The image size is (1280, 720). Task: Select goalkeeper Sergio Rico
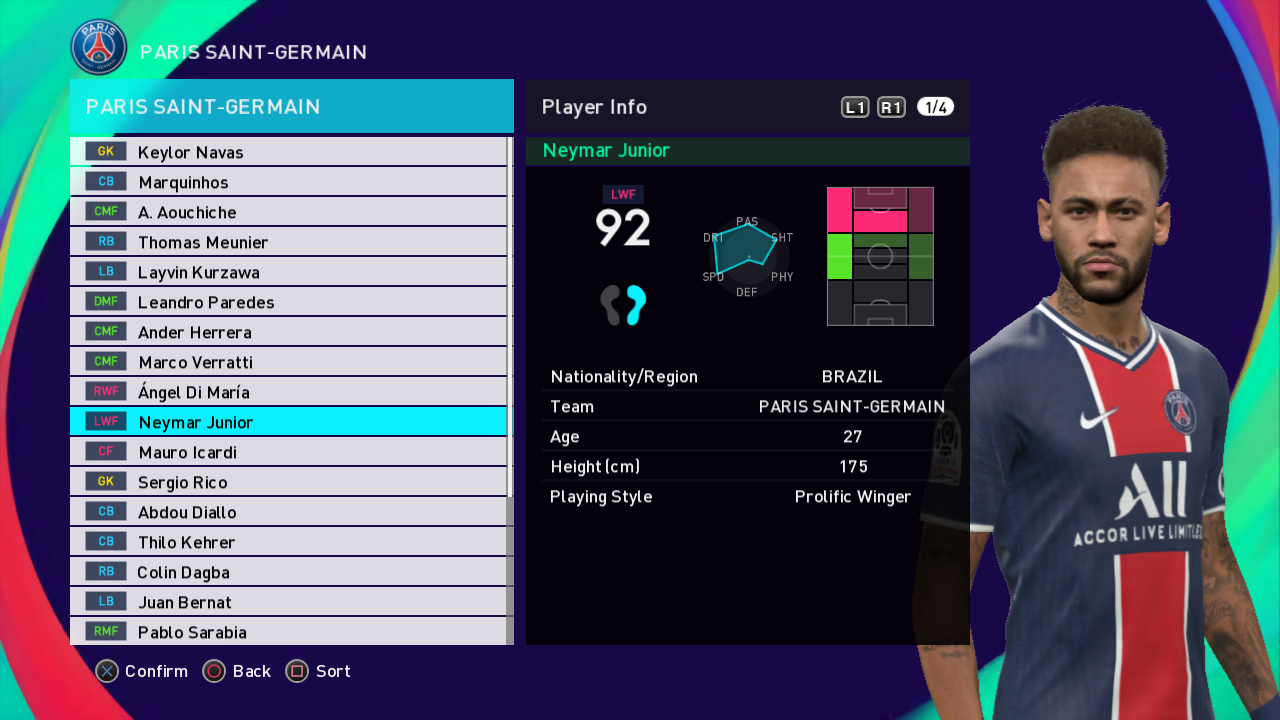288,482
